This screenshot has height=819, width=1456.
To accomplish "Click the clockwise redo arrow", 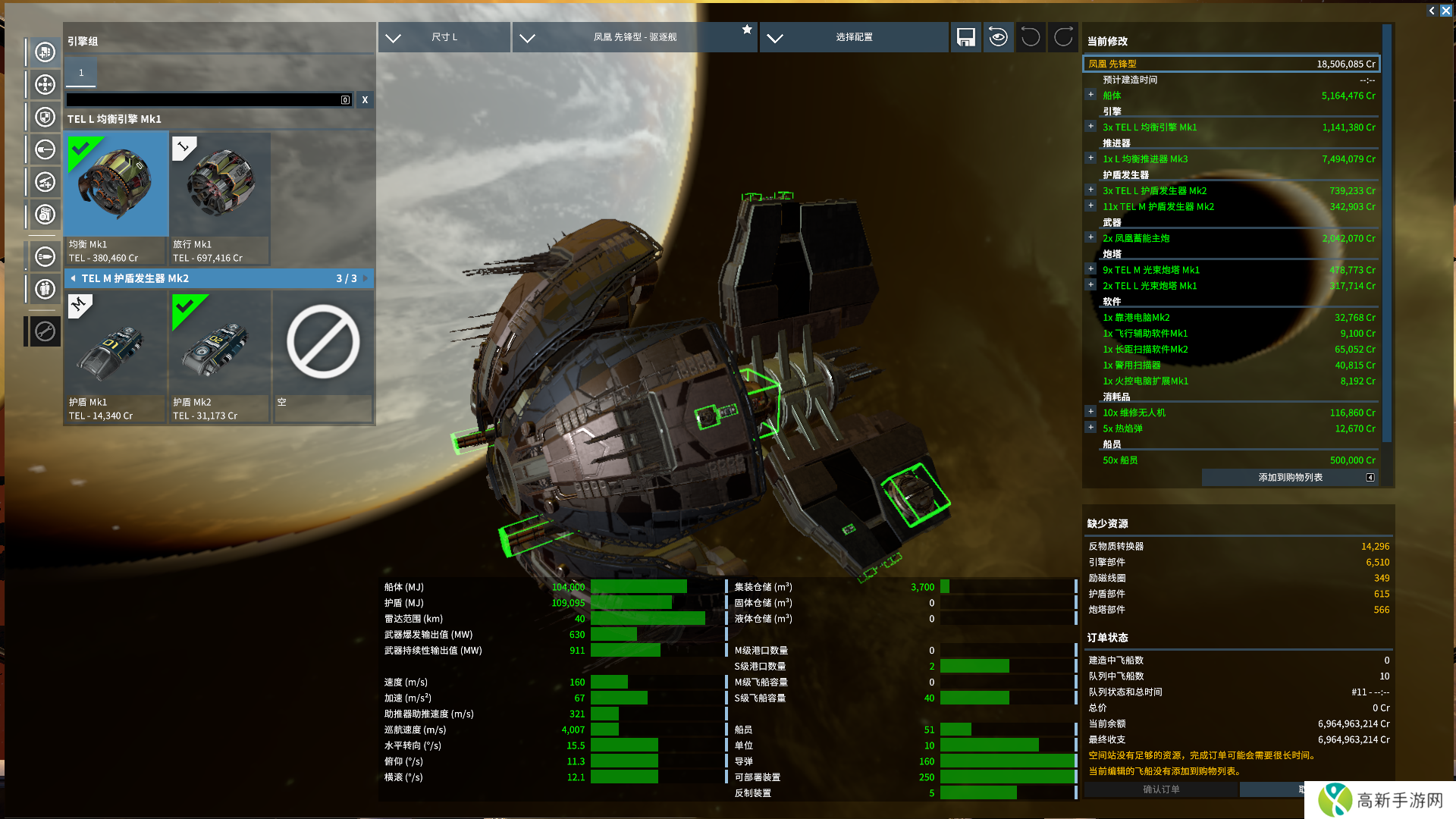I will (1063, 37).
